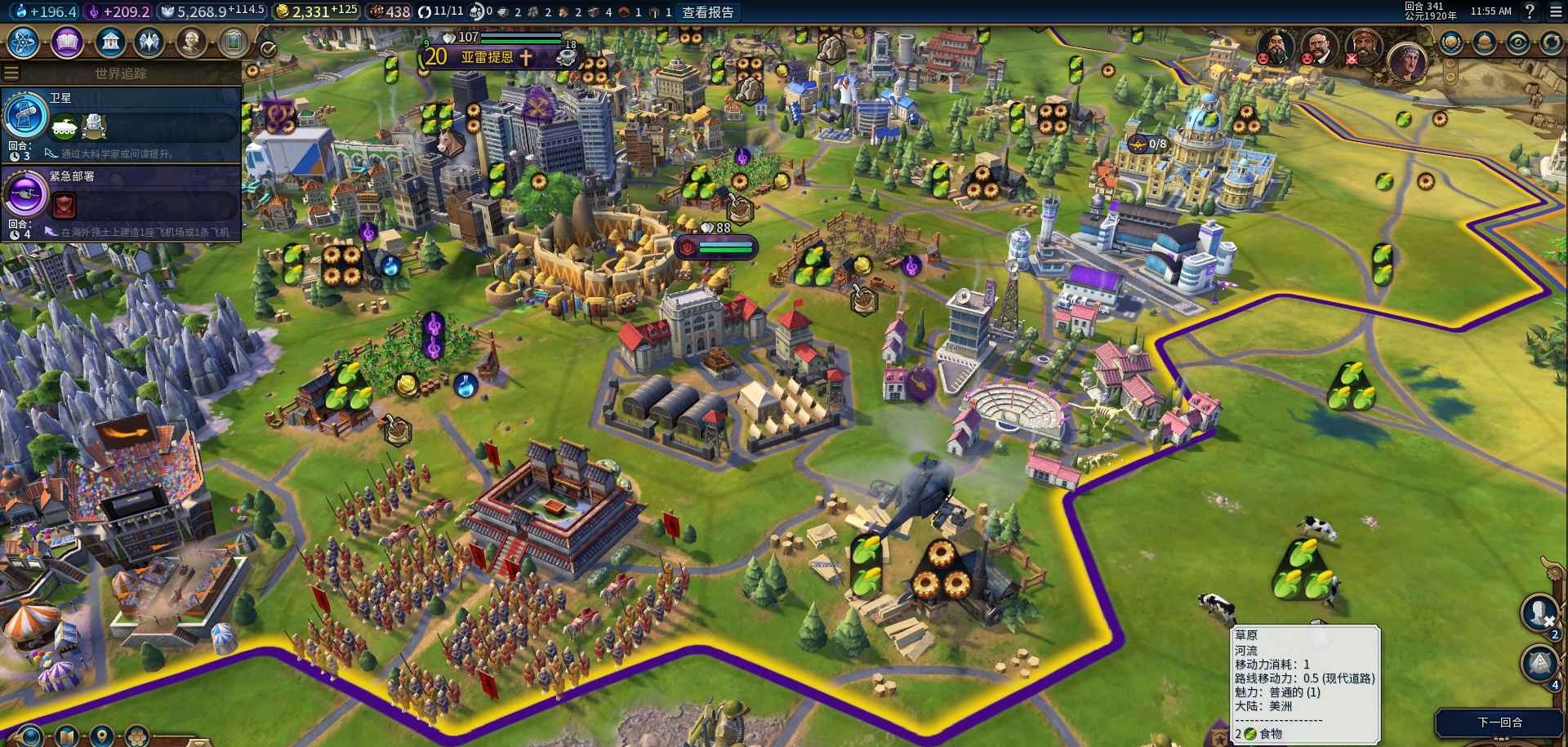Image resolution: width=1568 pixels, height=747 pixels.
Task: Open the science technology tree button
Action: tap(23, 42)
